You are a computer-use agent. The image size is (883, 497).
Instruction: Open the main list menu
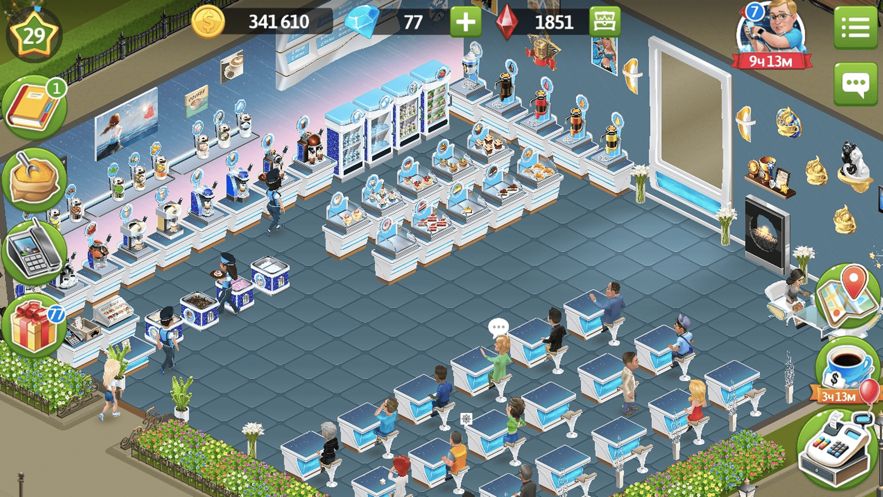tap(855, 27)
